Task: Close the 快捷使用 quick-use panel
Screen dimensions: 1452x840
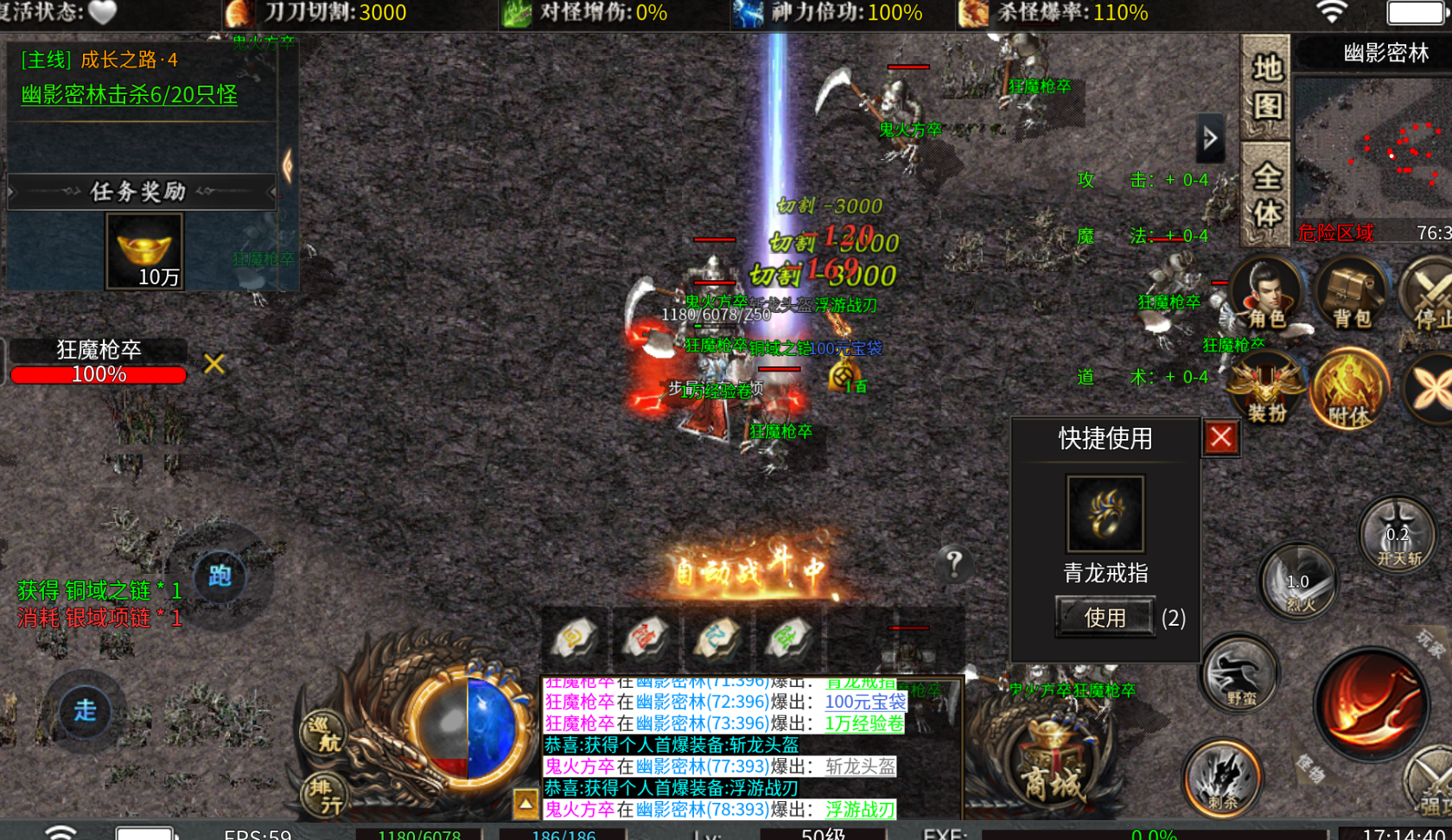Action: click(x=1220, y=437)
